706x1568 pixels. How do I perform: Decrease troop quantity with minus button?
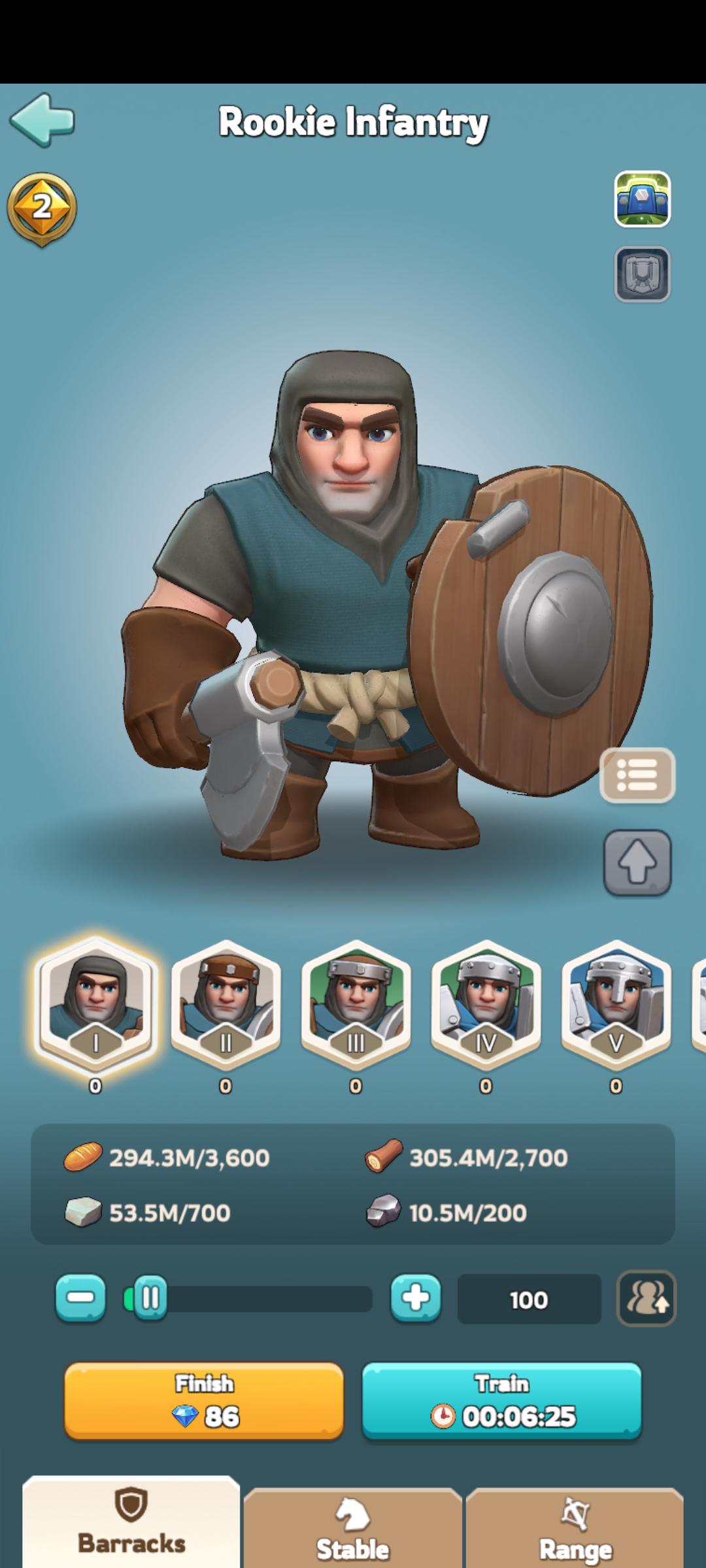pos(80,1298)
